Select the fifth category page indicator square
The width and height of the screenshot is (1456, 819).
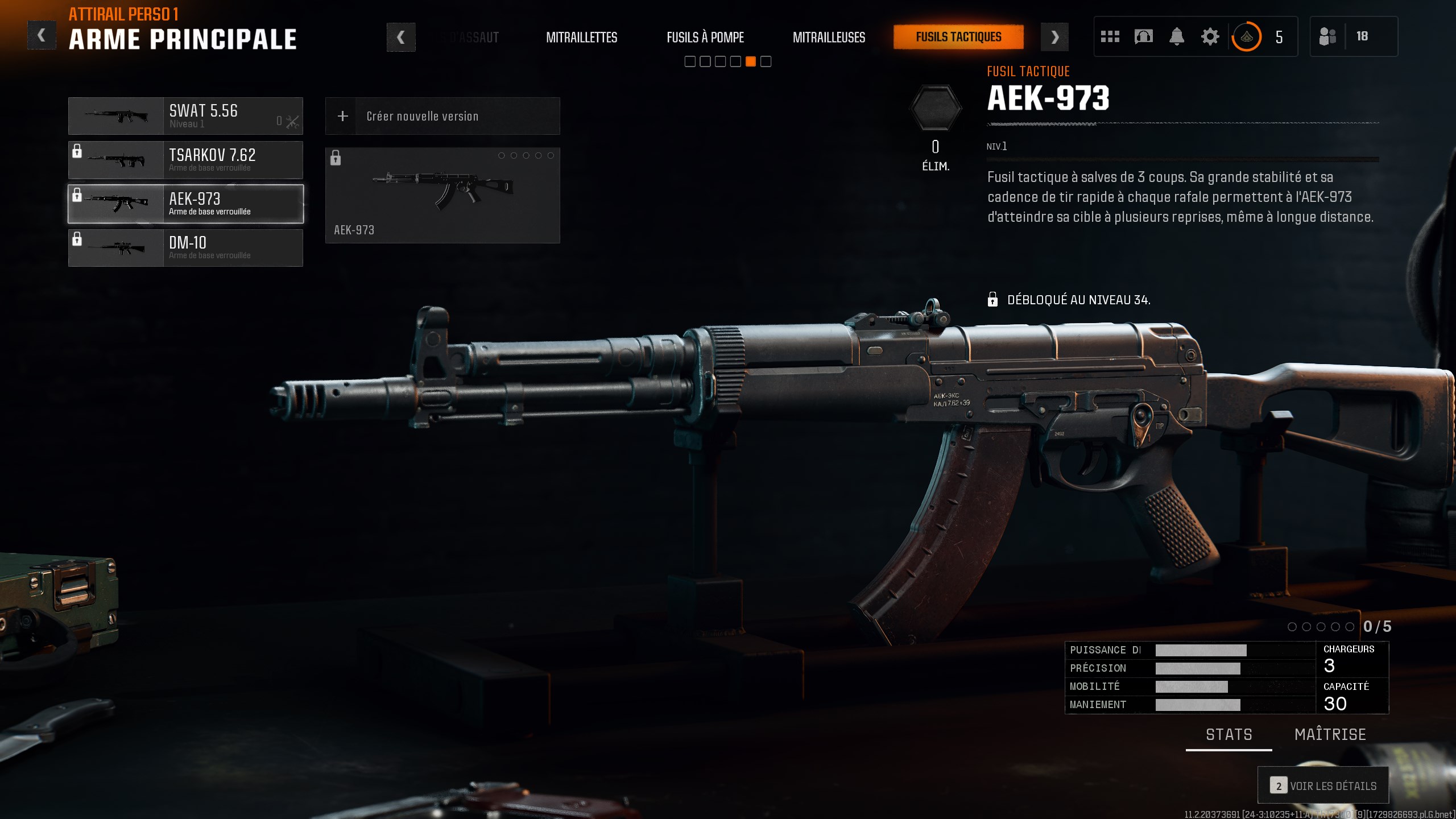(752, 61)
